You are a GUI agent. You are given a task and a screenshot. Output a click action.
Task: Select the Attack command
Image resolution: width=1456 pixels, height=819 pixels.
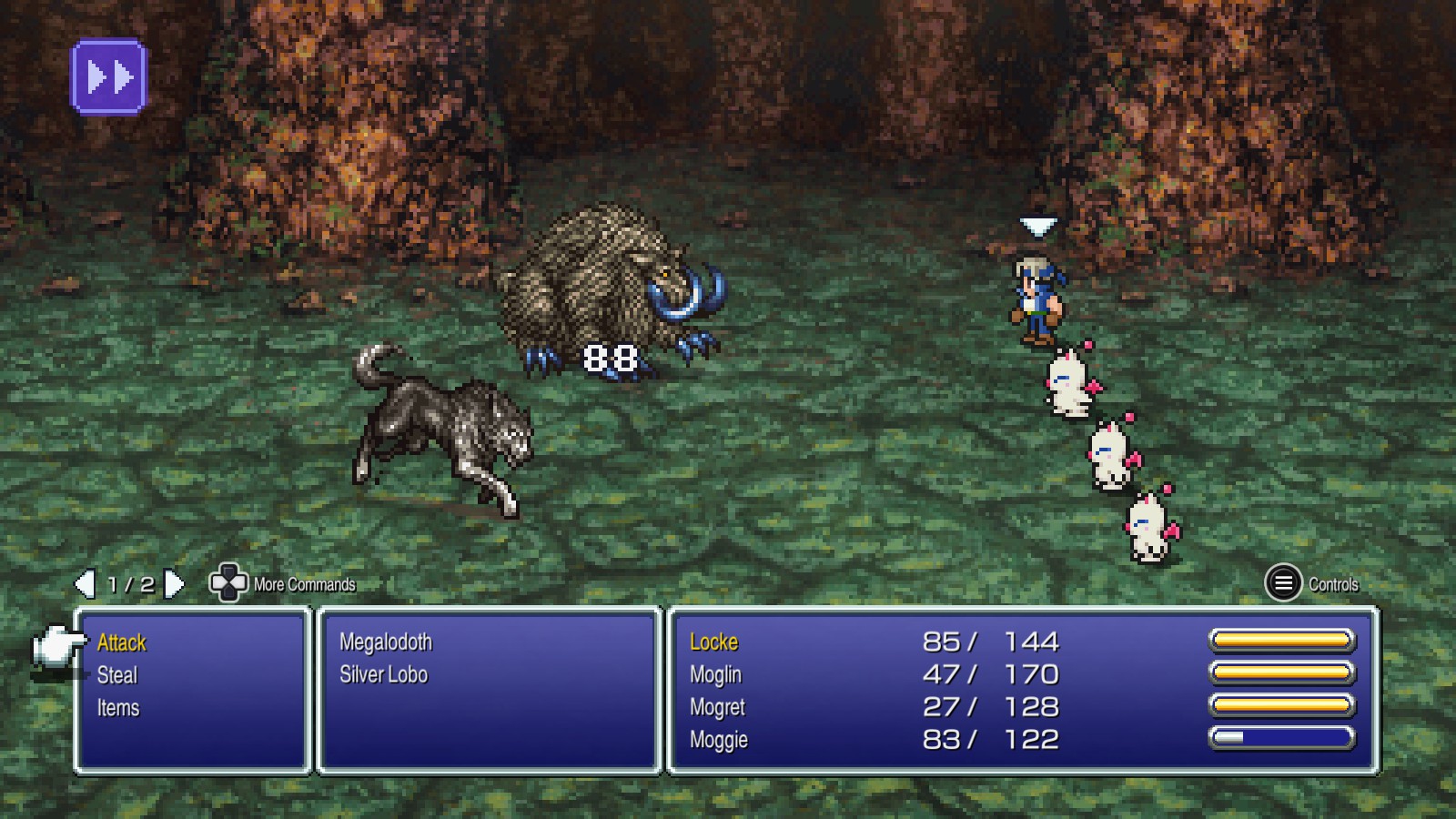click(122, 643)
